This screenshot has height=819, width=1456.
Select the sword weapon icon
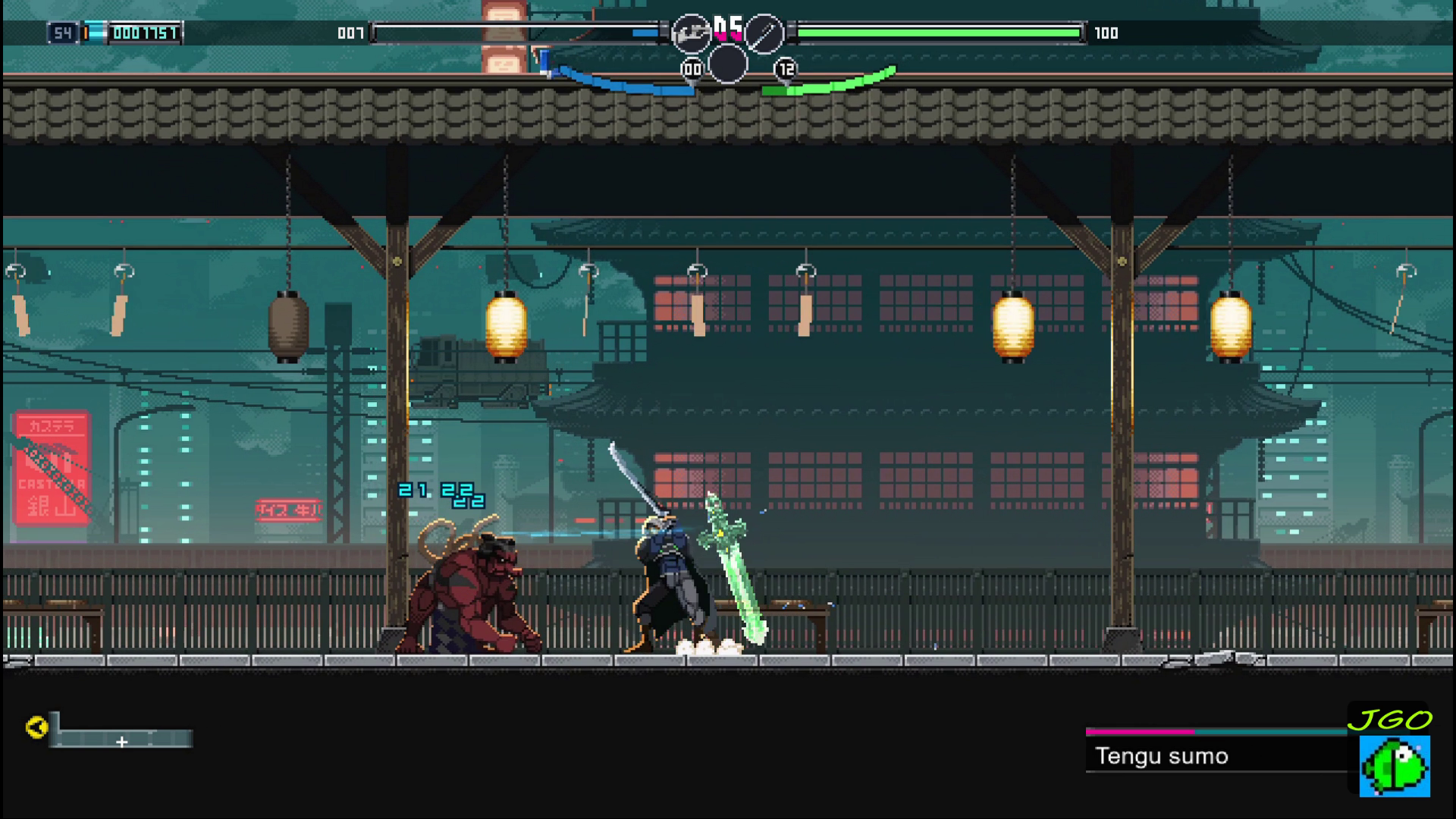tap(763, 33)
